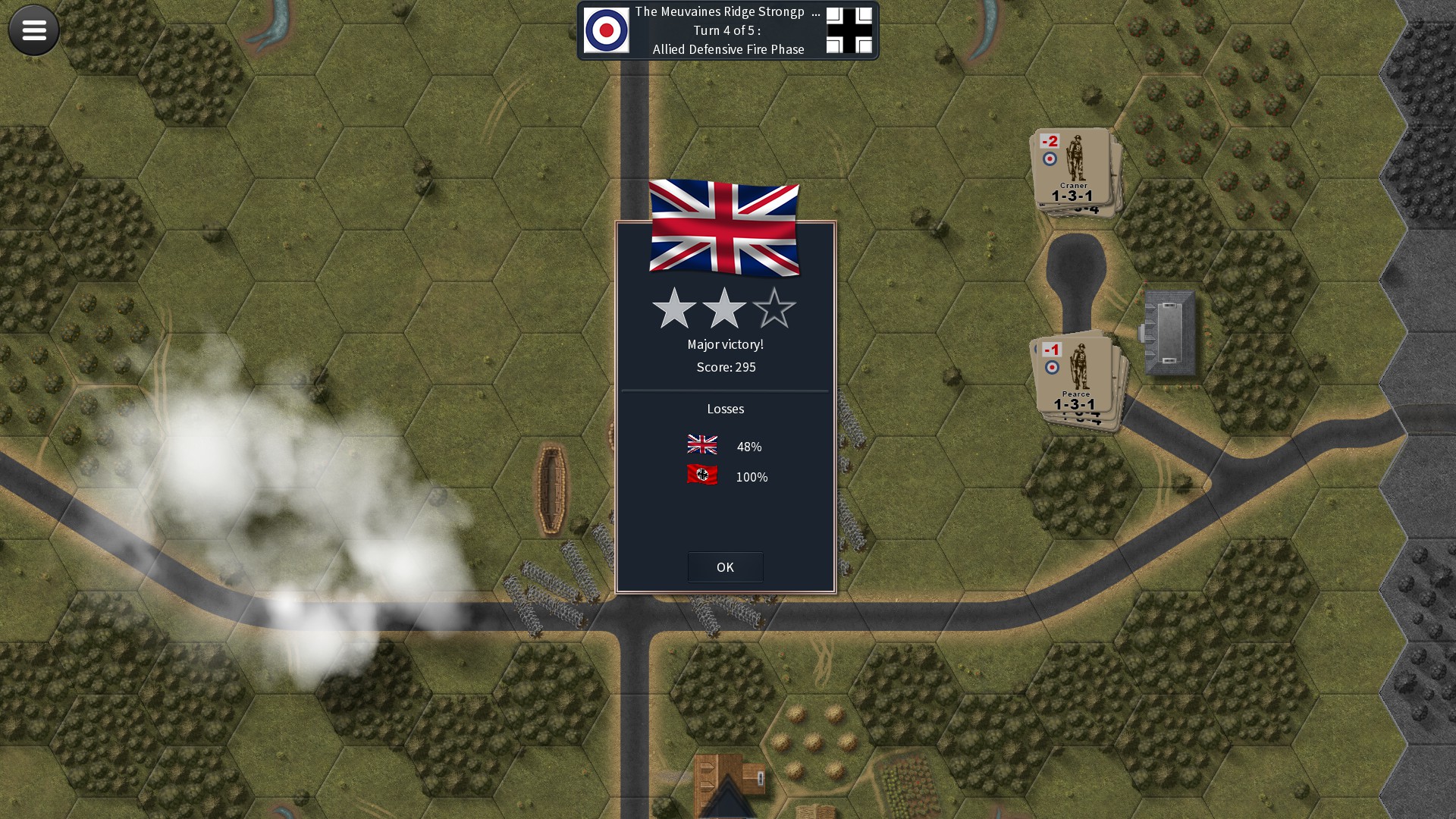Screen dimensions: 1456x819
Task: Click the -2 marker on Craner's stack
Action: tap(1050, 140)
